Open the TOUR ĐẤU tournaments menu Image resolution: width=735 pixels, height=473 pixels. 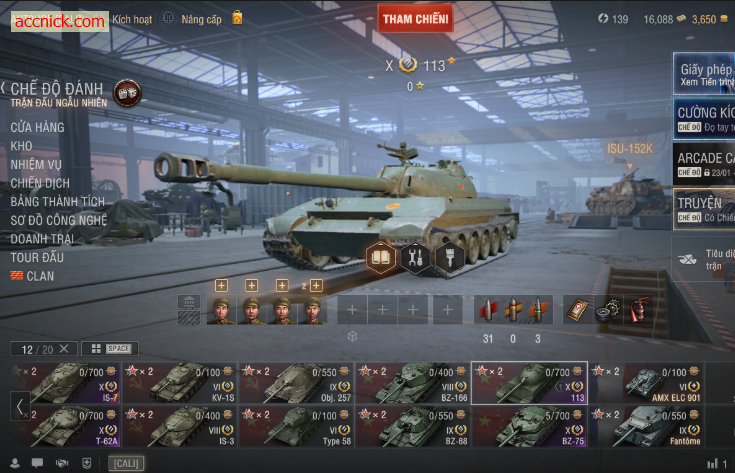pos(39,257)
